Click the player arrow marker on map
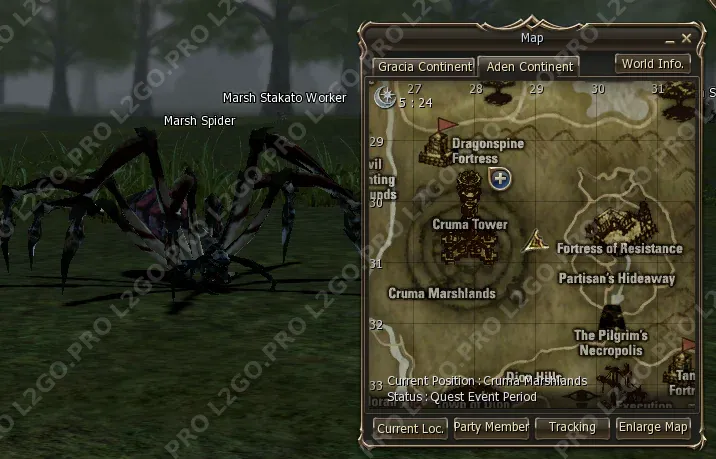Viewport: 716px width, 459px height. [537, 240]
